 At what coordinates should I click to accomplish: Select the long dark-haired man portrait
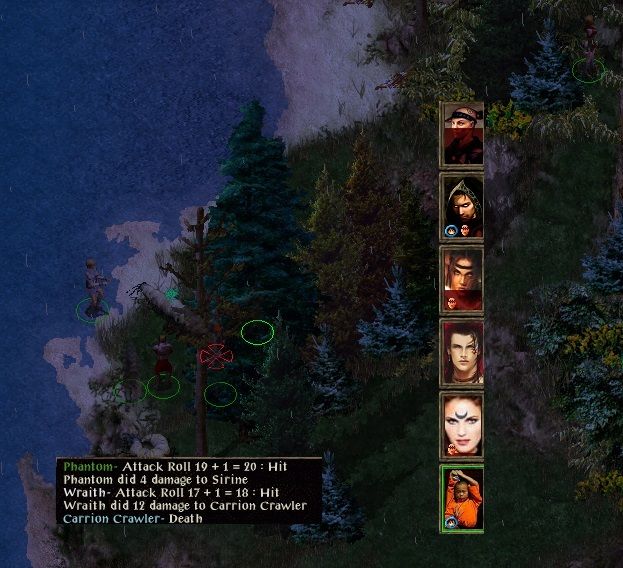[463, 352]
